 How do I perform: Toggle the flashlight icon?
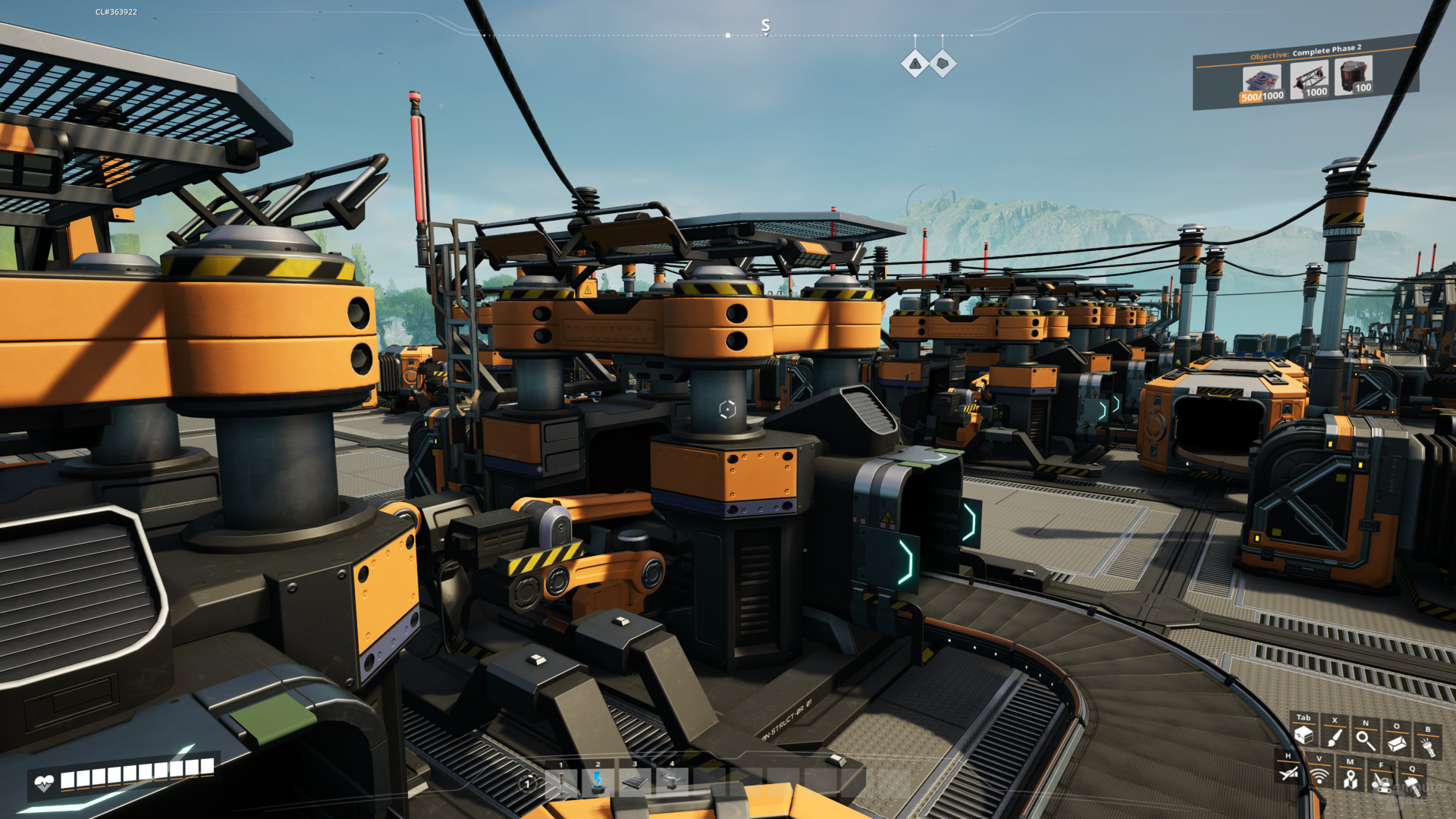(x=1428, y=747)
